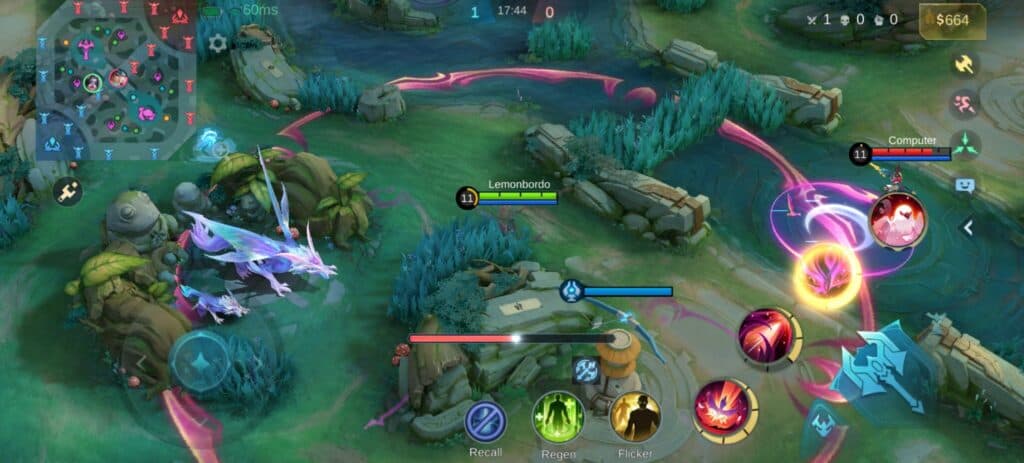Trigger the white-haired hero portrait ultimate
Image resolution: width=1024 pixels, height=463 pixels.
pos(896,220)
